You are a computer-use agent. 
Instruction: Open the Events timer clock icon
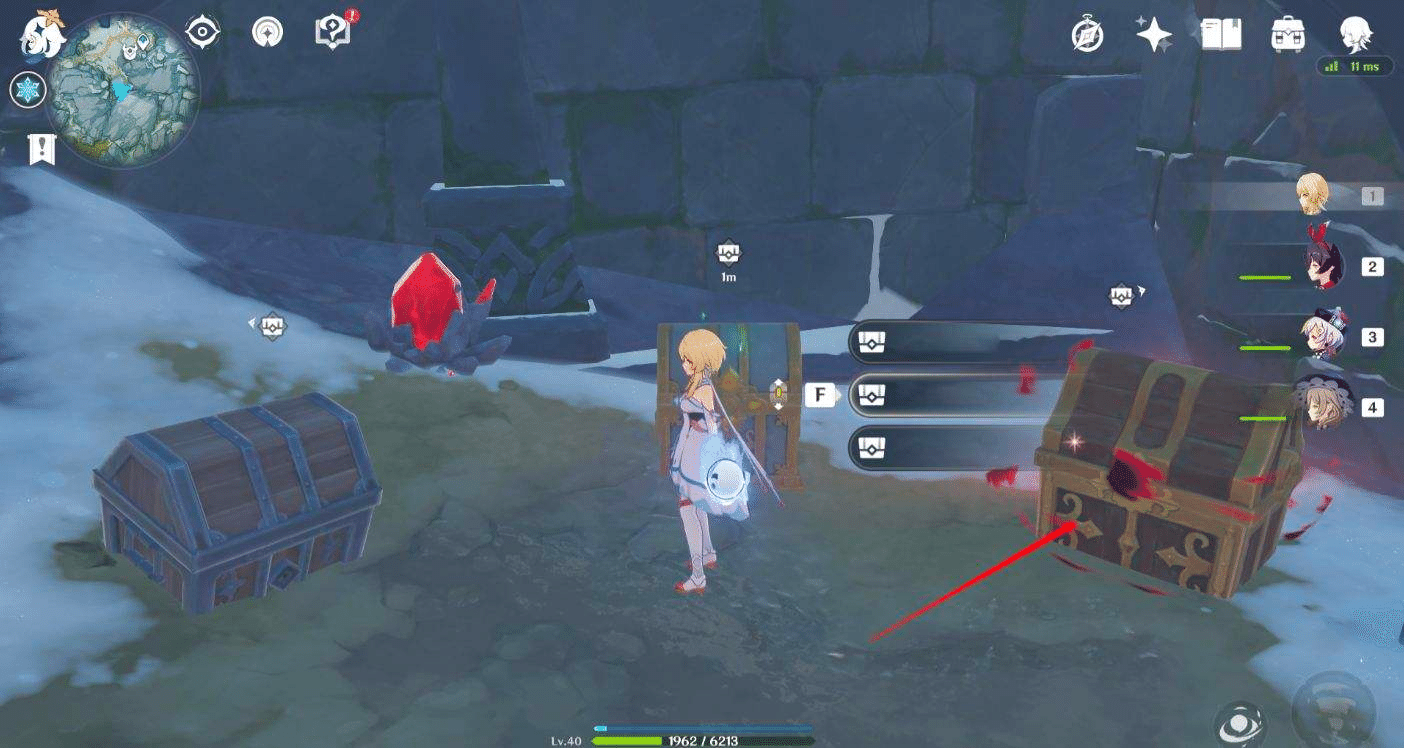(x=1087, y=36)
